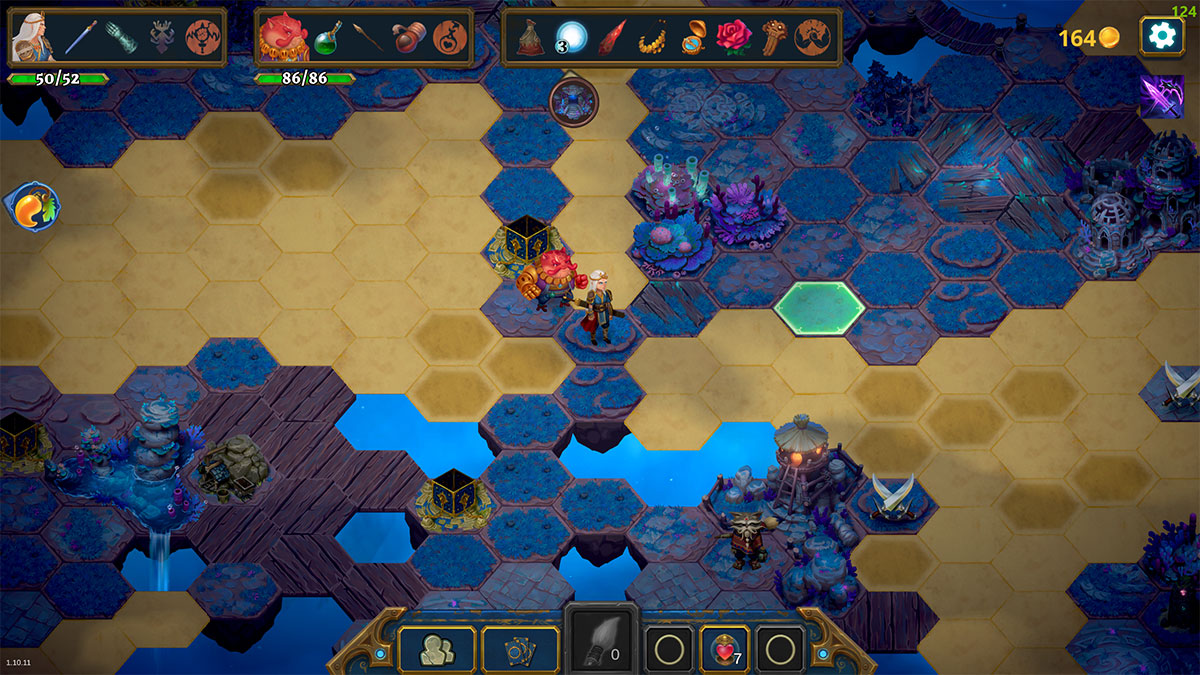Screen dimensions: 1200x675
Task: Inspect the glowing blue orb relic
Action: (571, 38)
